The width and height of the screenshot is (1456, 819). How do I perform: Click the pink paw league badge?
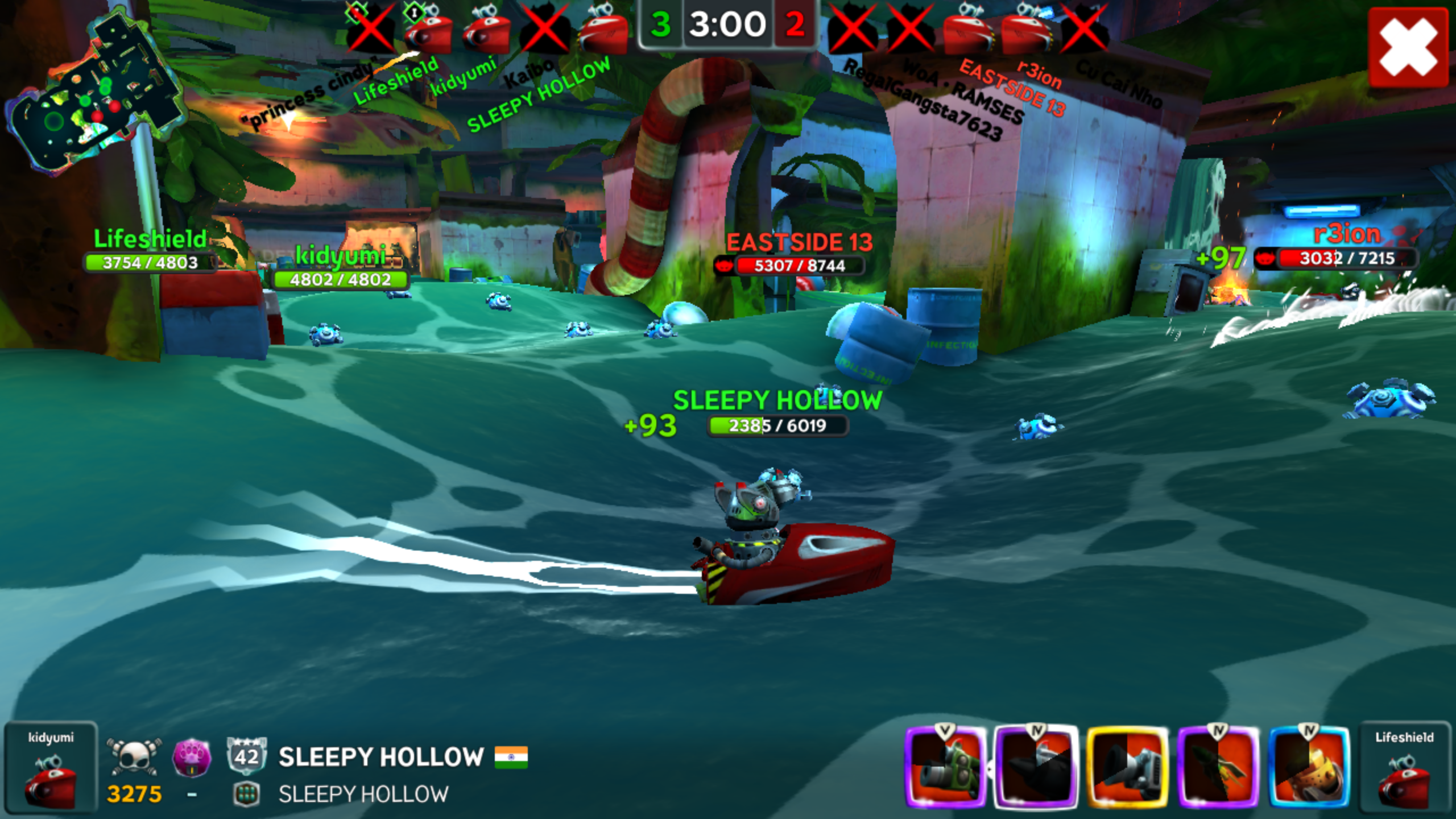[192, 758]
